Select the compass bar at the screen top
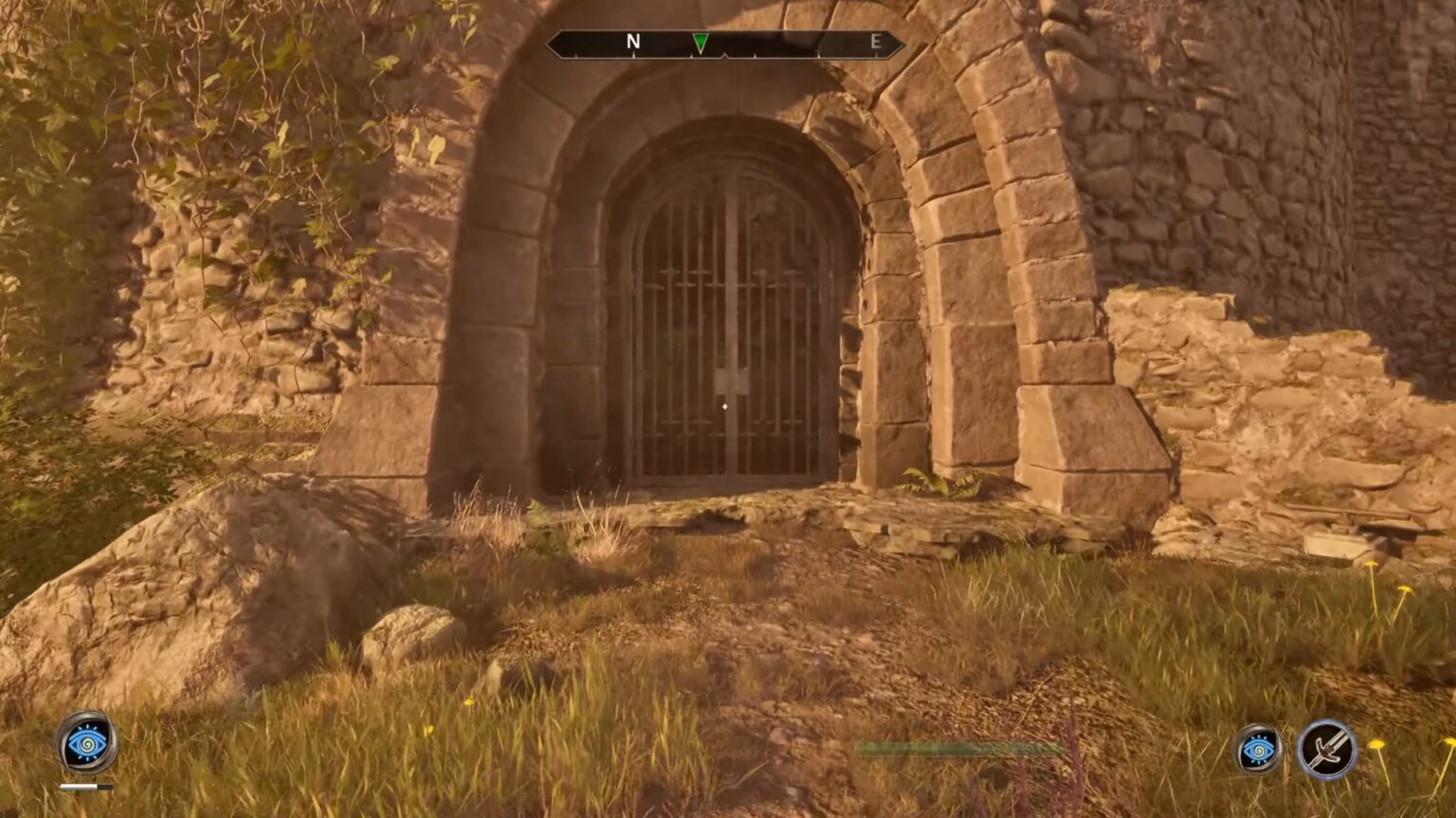The width and height of the screenshot is (1456, 818). point(725,42)
